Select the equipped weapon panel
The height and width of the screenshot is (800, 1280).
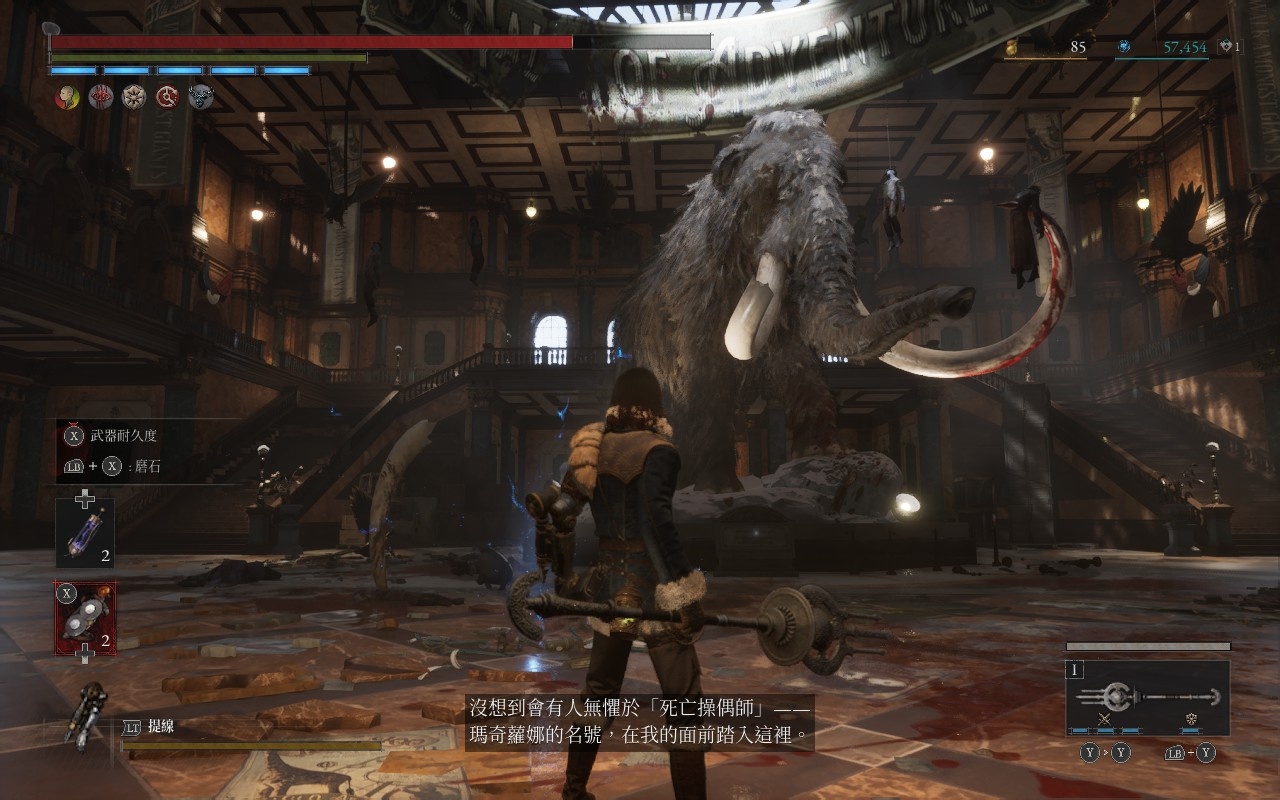1147,697
